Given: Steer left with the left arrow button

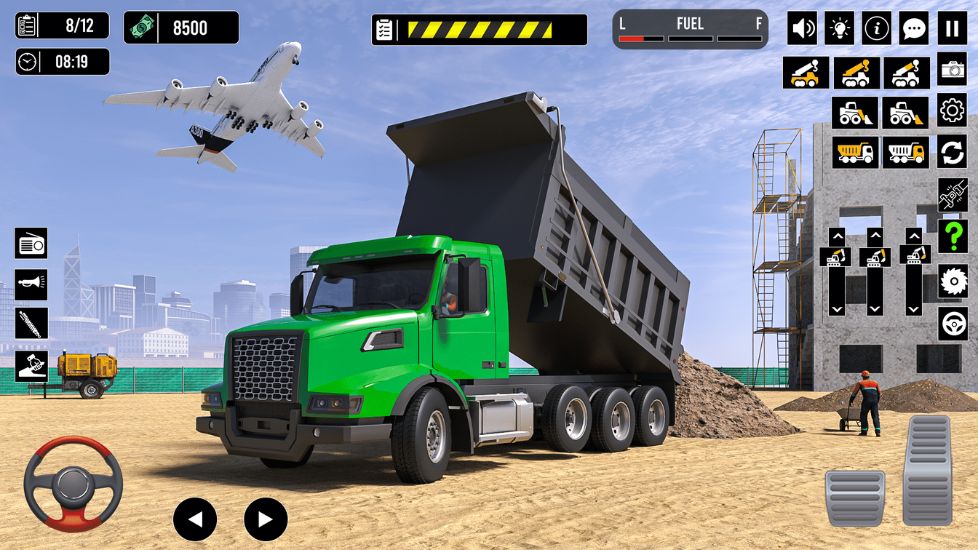Looking at the screenshot, I should (x=195, y=519).
